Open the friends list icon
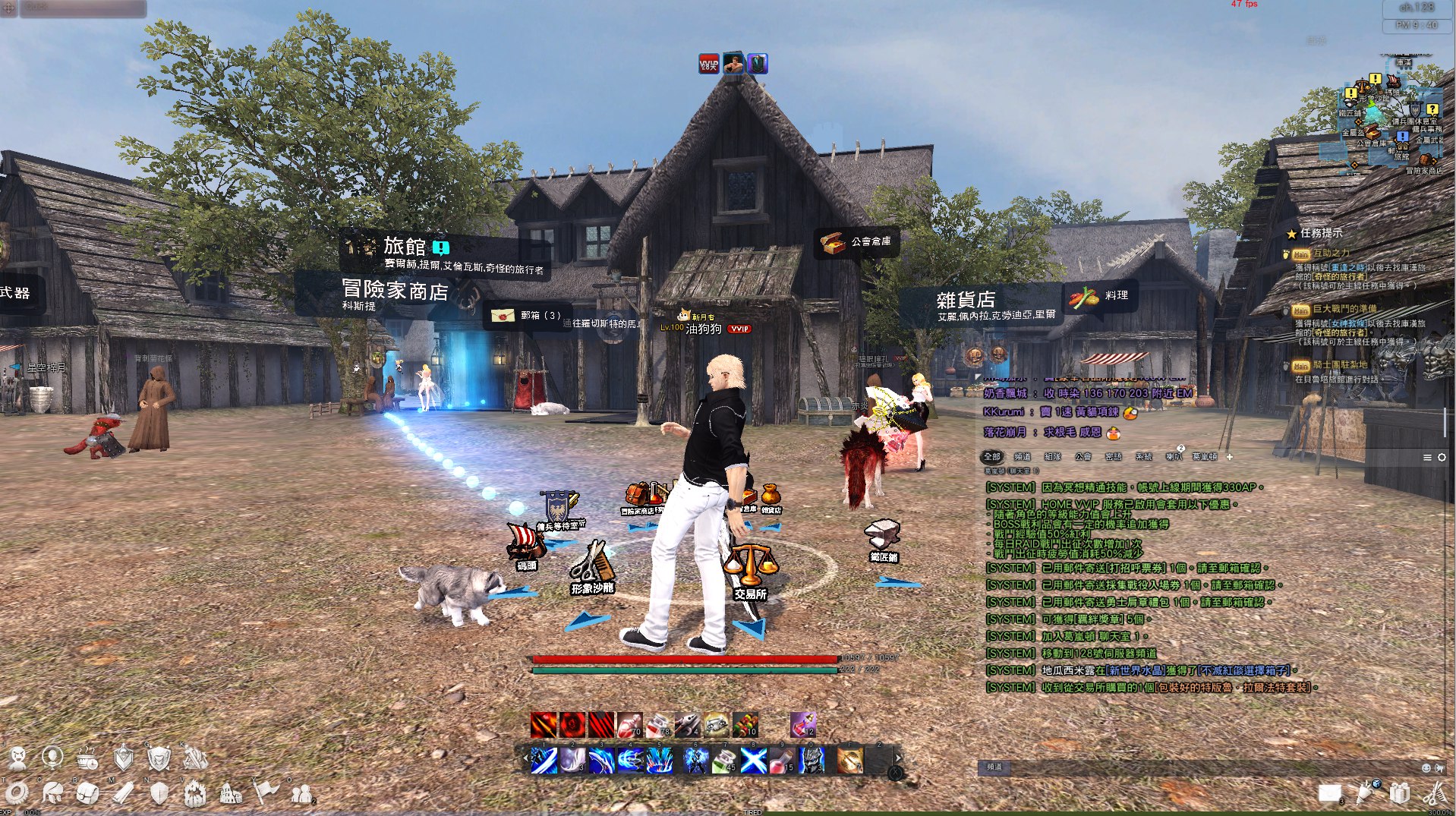The image size is (1456, 816). [302, 793]
